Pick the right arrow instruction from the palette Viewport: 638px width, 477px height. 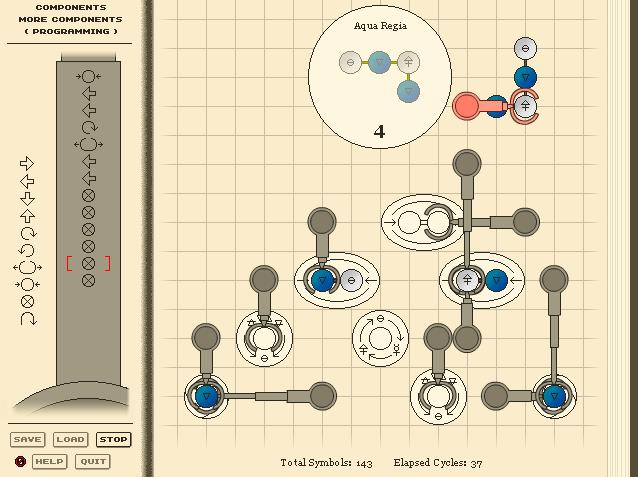click(28, 163)
